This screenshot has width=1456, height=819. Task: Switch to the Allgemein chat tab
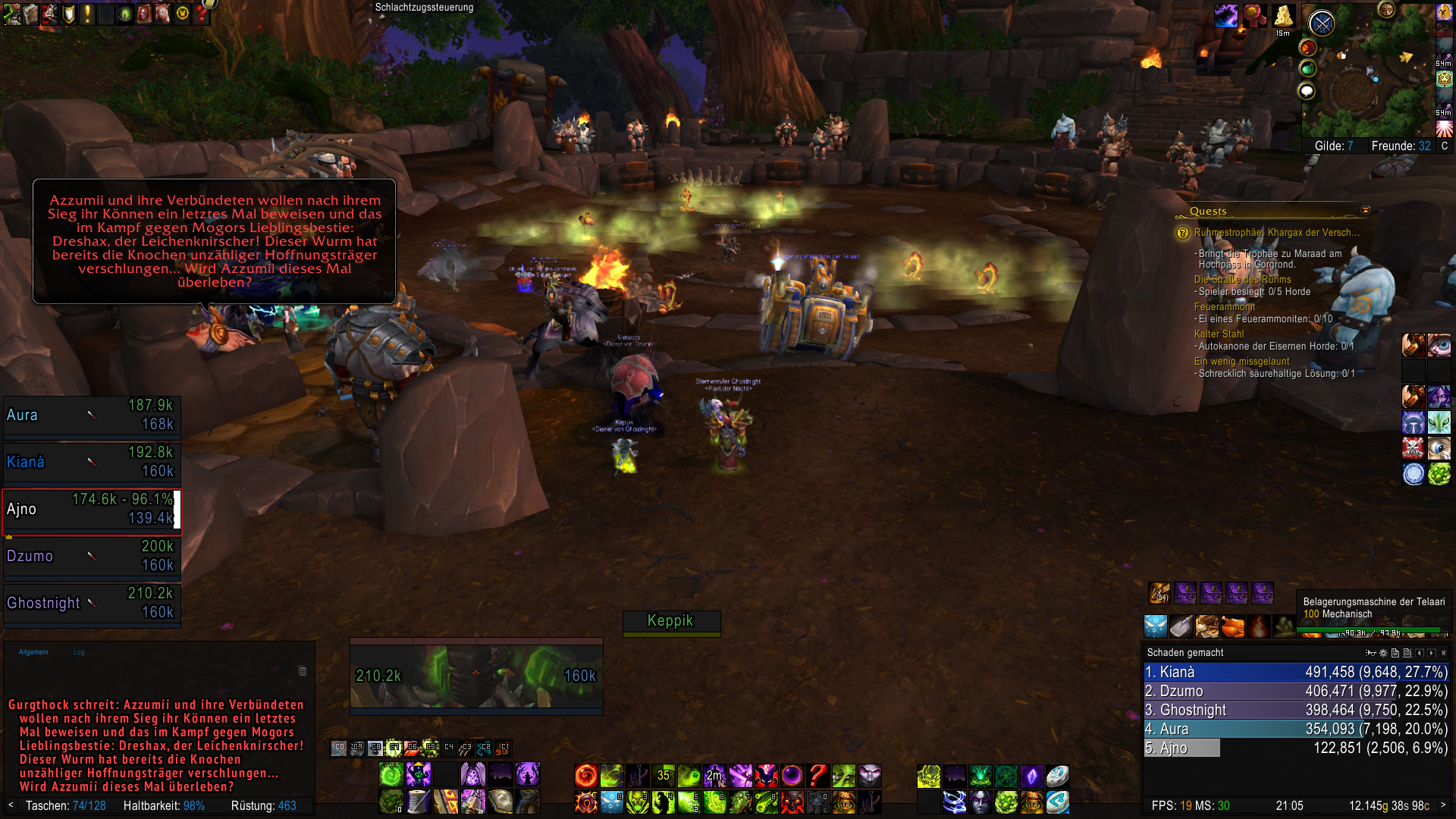(x=33, y=652)
